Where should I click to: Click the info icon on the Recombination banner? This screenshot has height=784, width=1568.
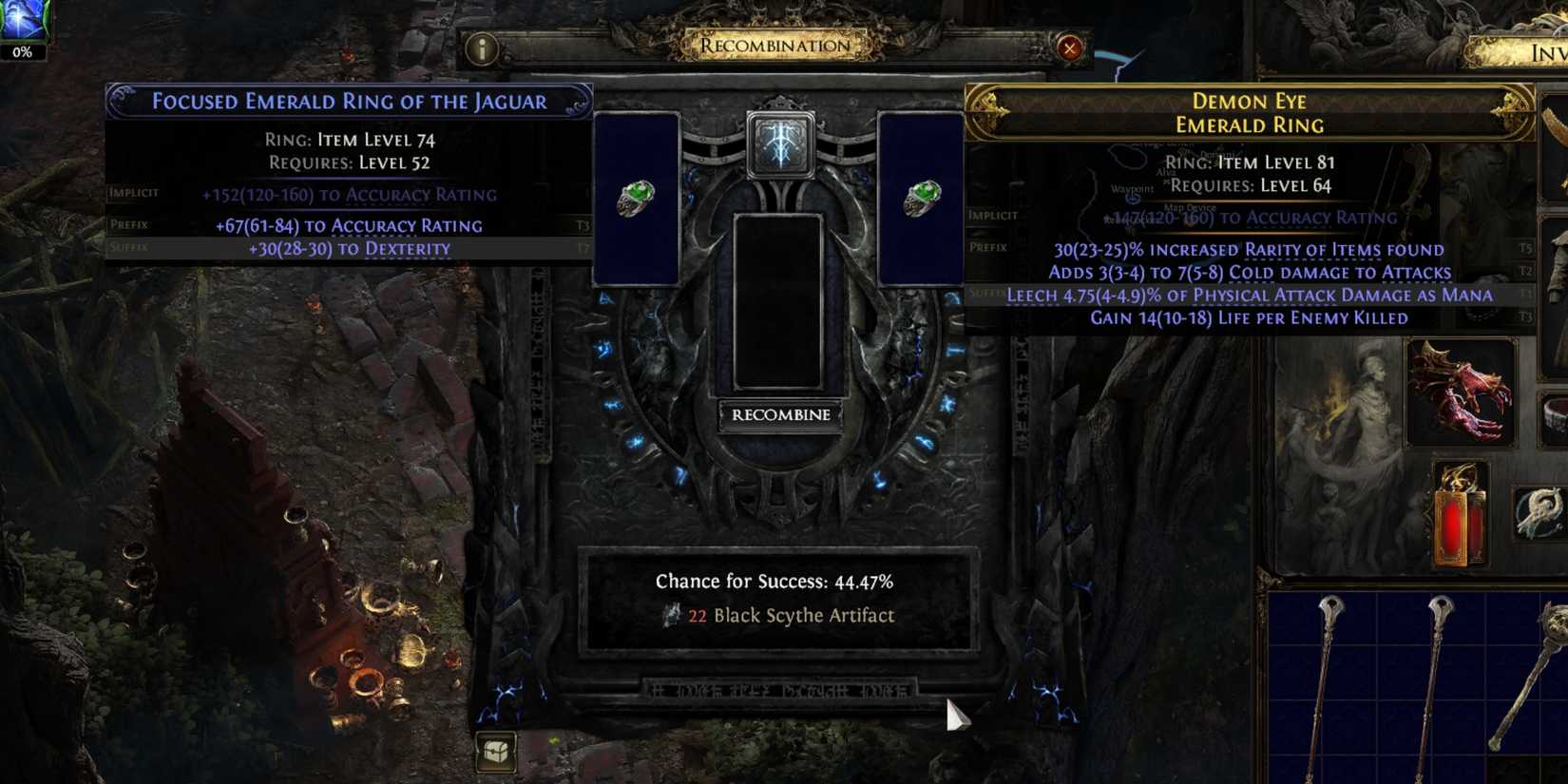point(480,49)
